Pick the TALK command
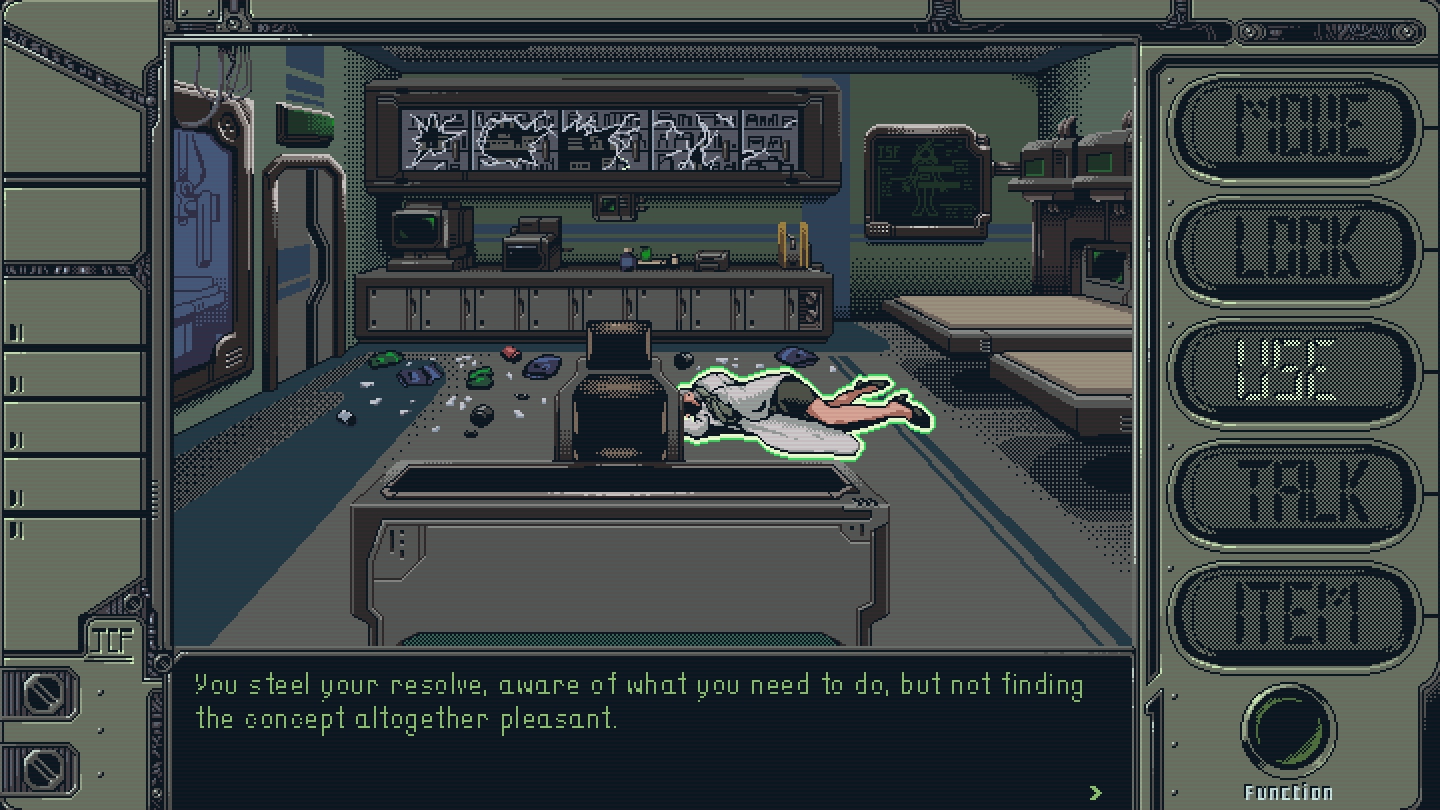Screen dimensions: 1440x810 [x=1294, y=494]
